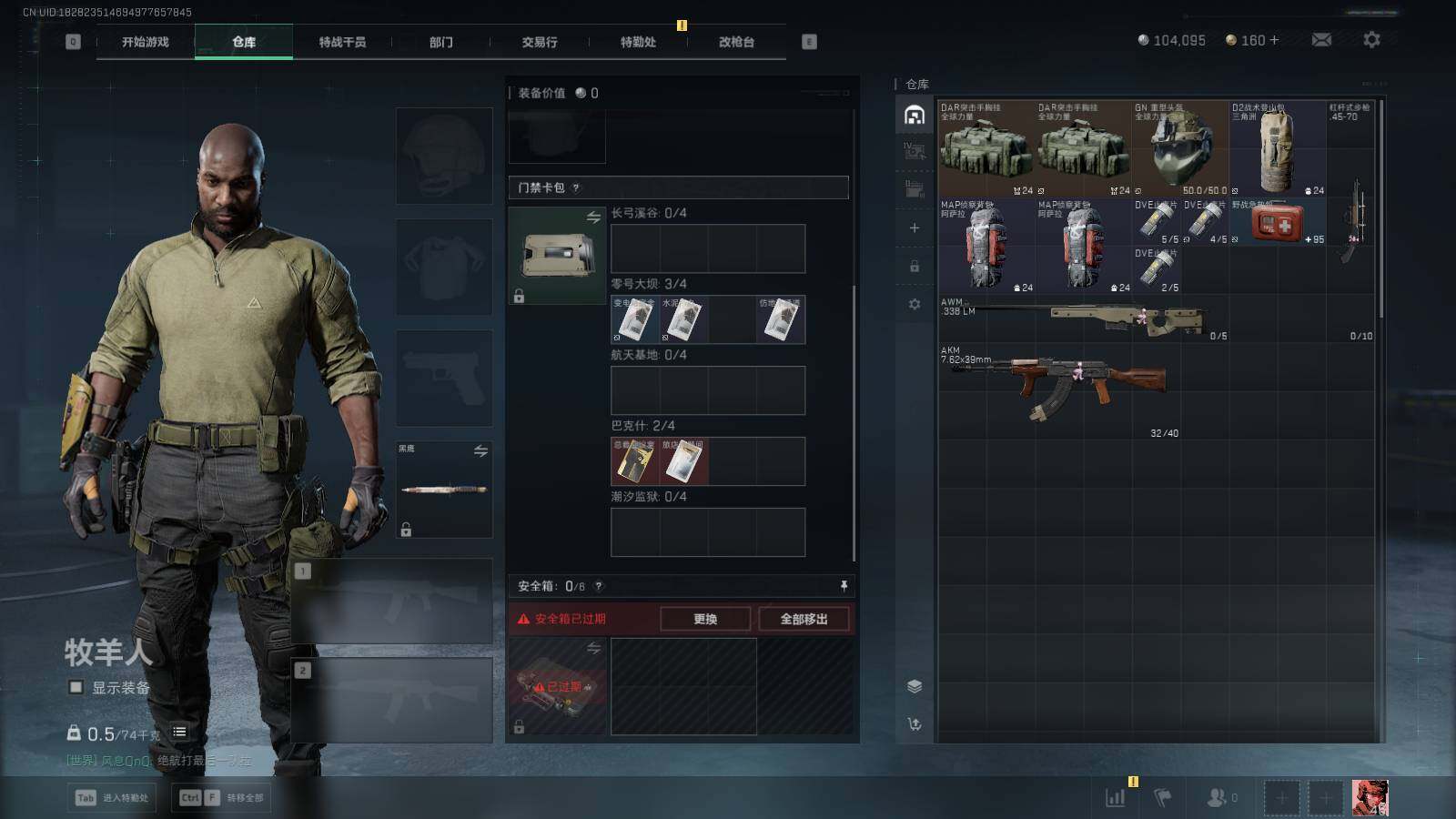
Task: Go to the 部门 department tab
Action: (x=441, y=42)
